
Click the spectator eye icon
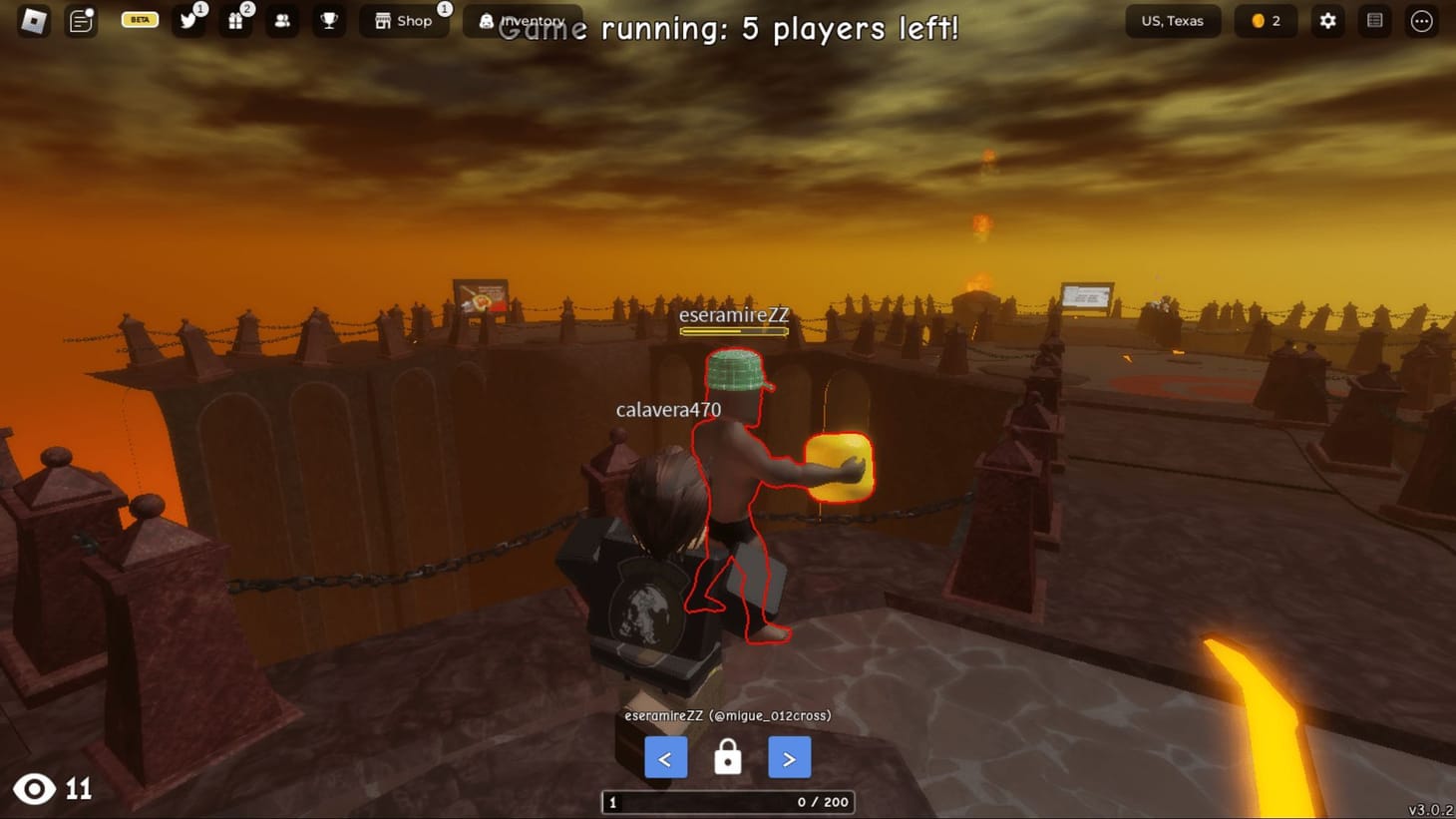coord(35,789)
